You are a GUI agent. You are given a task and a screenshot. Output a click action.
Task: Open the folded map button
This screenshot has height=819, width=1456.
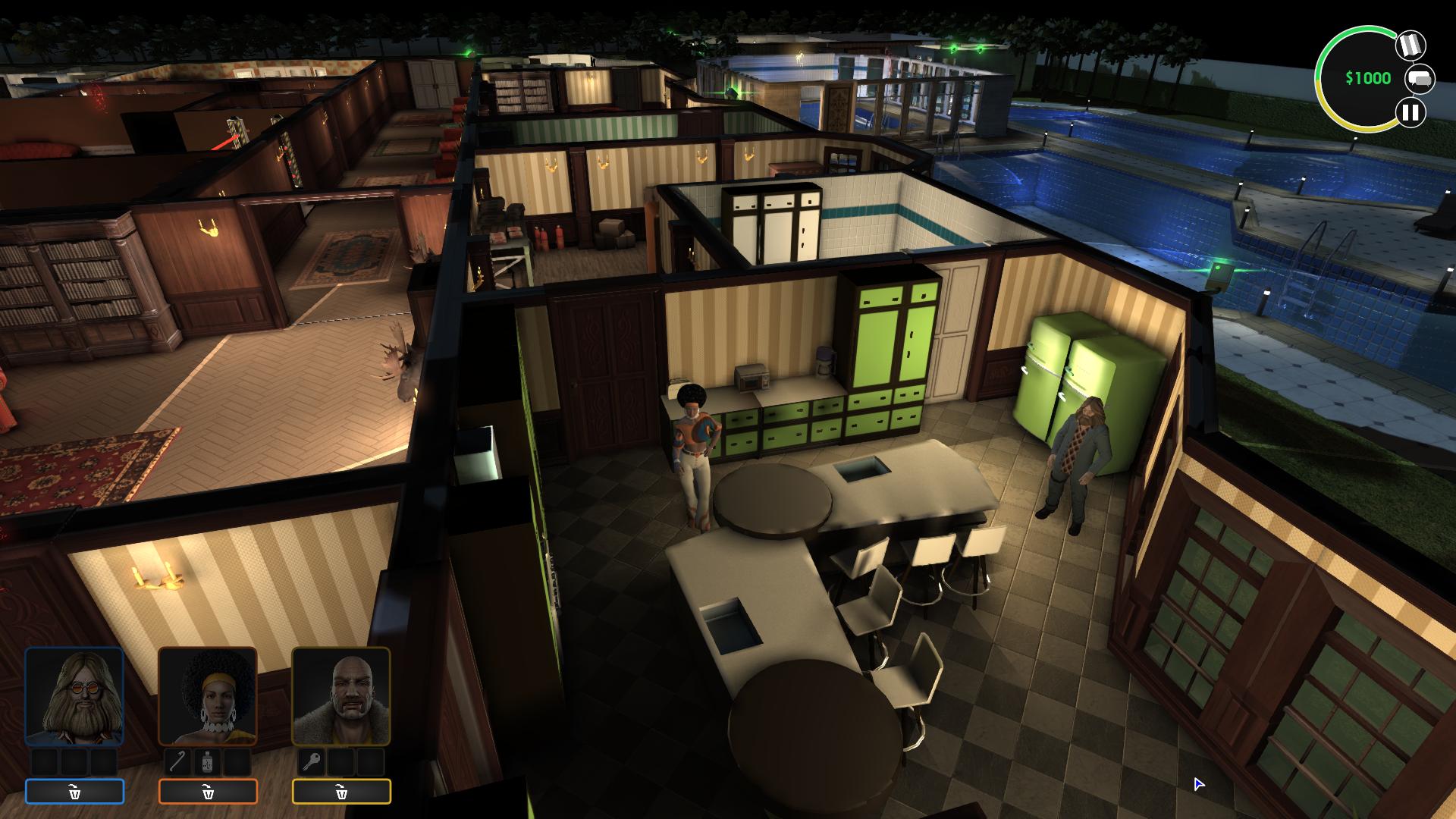pyautogui.click(x=1410, y=45)
